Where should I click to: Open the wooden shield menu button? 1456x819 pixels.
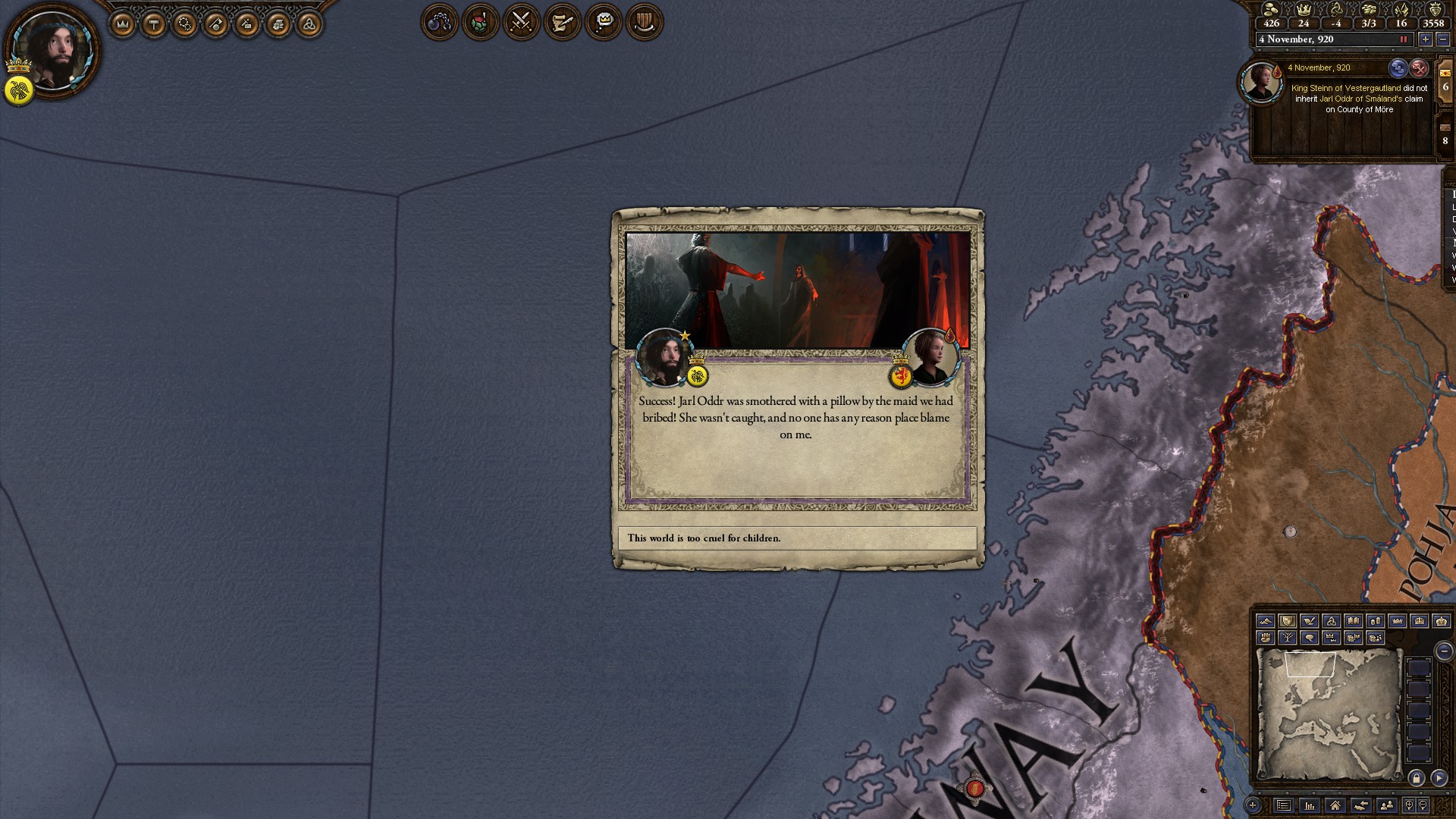click(644, 23)
